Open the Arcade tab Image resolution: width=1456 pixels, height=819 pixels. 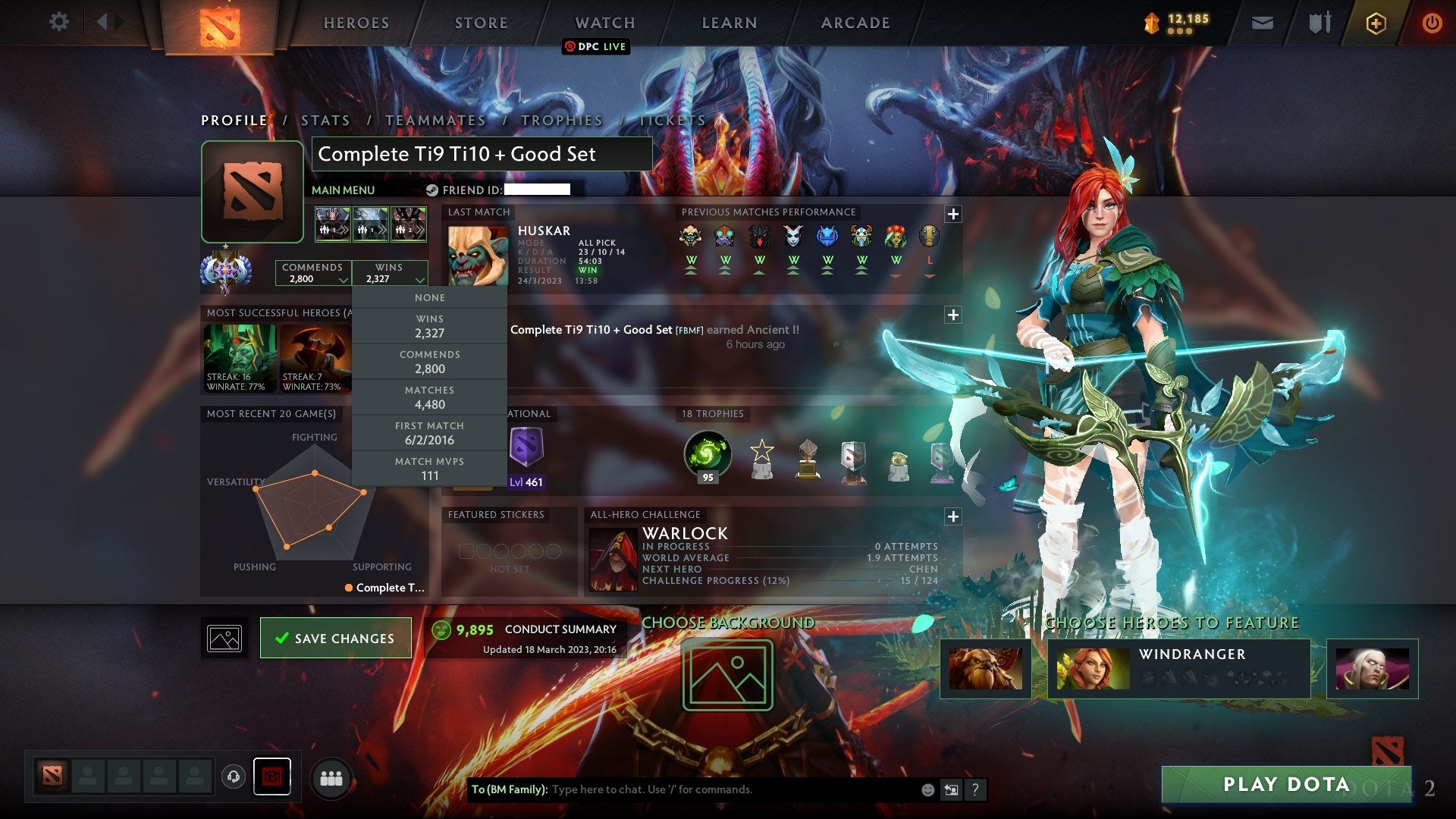855,23
